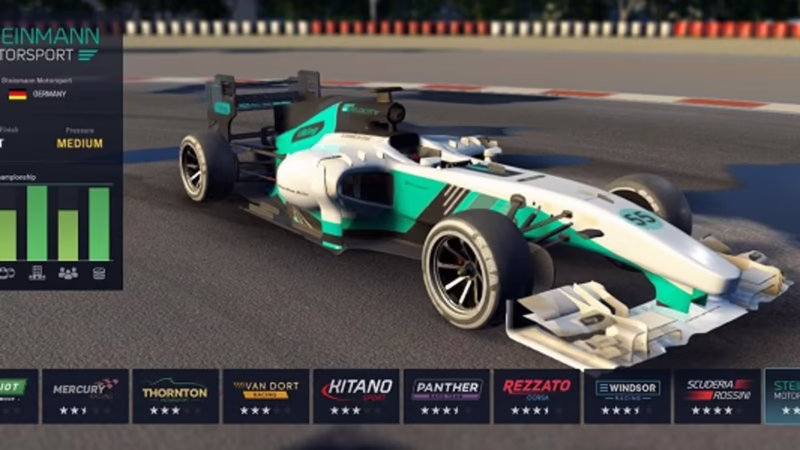
Task: Choose the Panther team tile
Action: pyautogui.click(x=446, y=396)
